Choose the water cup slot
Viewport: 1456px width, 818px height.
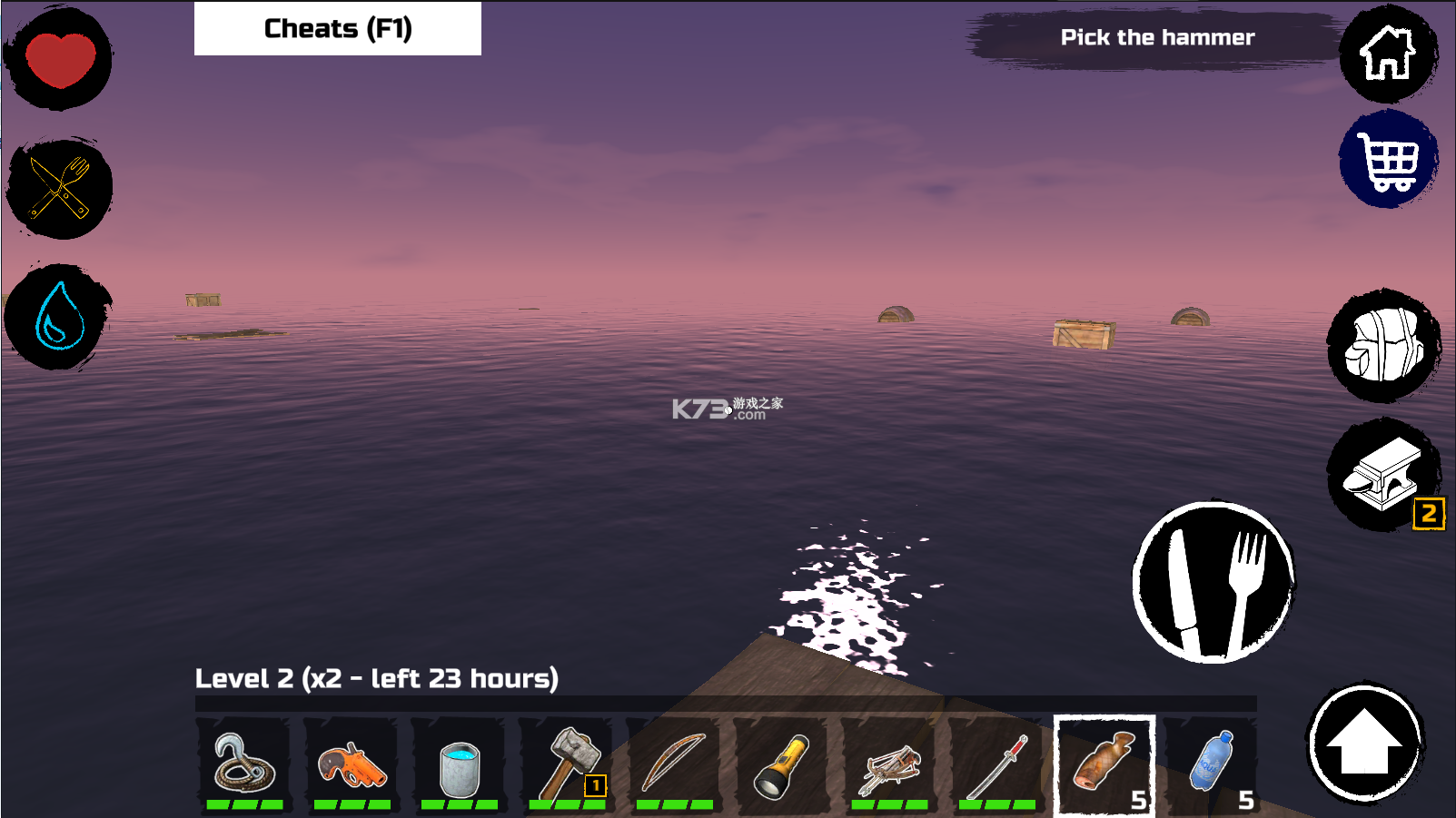coord(459,764)
